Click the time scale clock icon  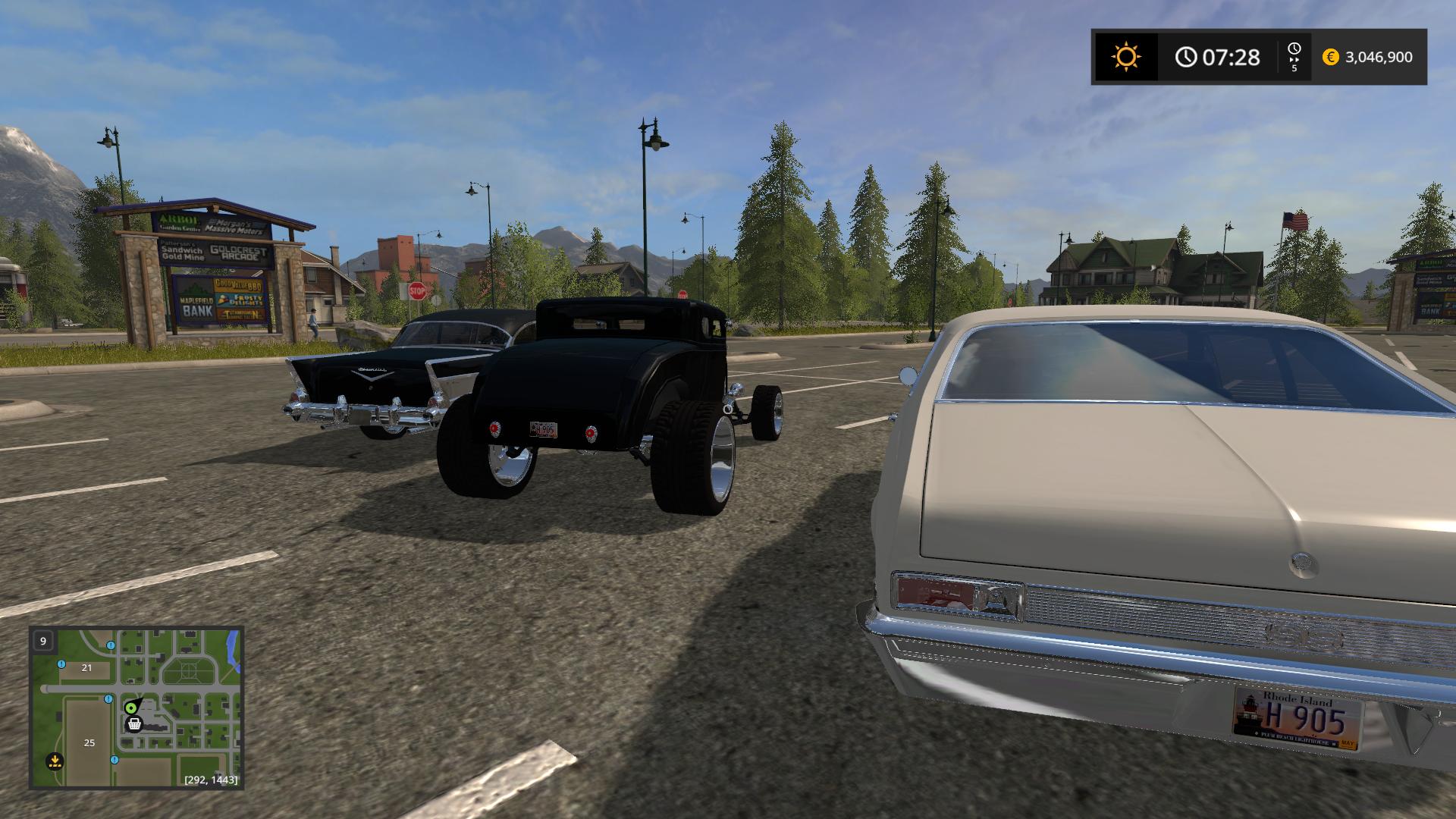[1294, 49]
